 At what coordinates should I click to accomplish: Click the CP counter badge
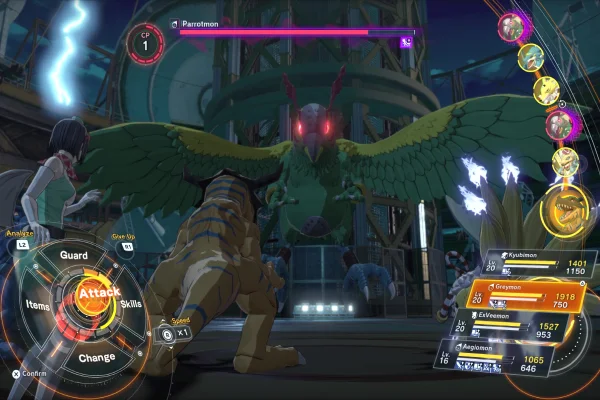(146, 43)
